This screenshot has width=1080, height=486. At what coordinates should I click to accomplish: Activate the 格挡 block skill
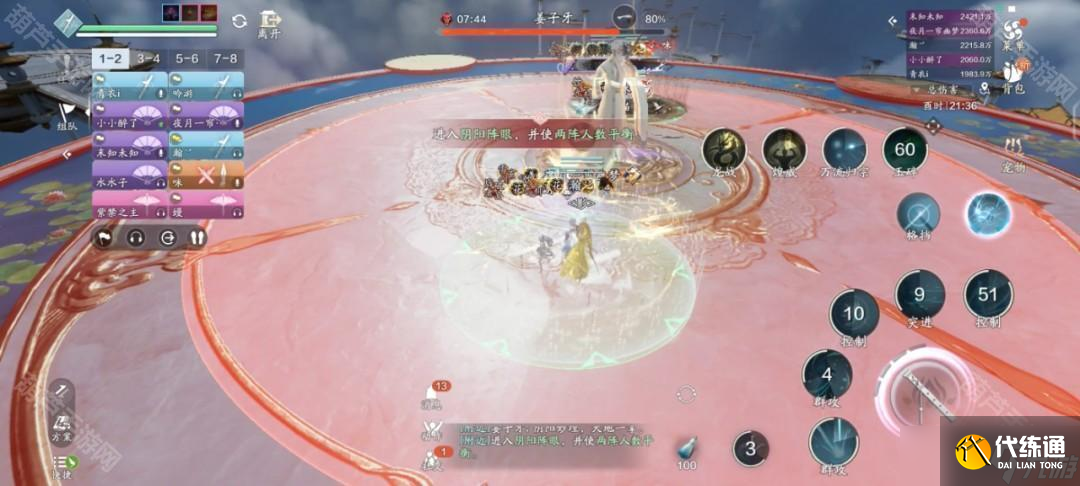point(918,214)
